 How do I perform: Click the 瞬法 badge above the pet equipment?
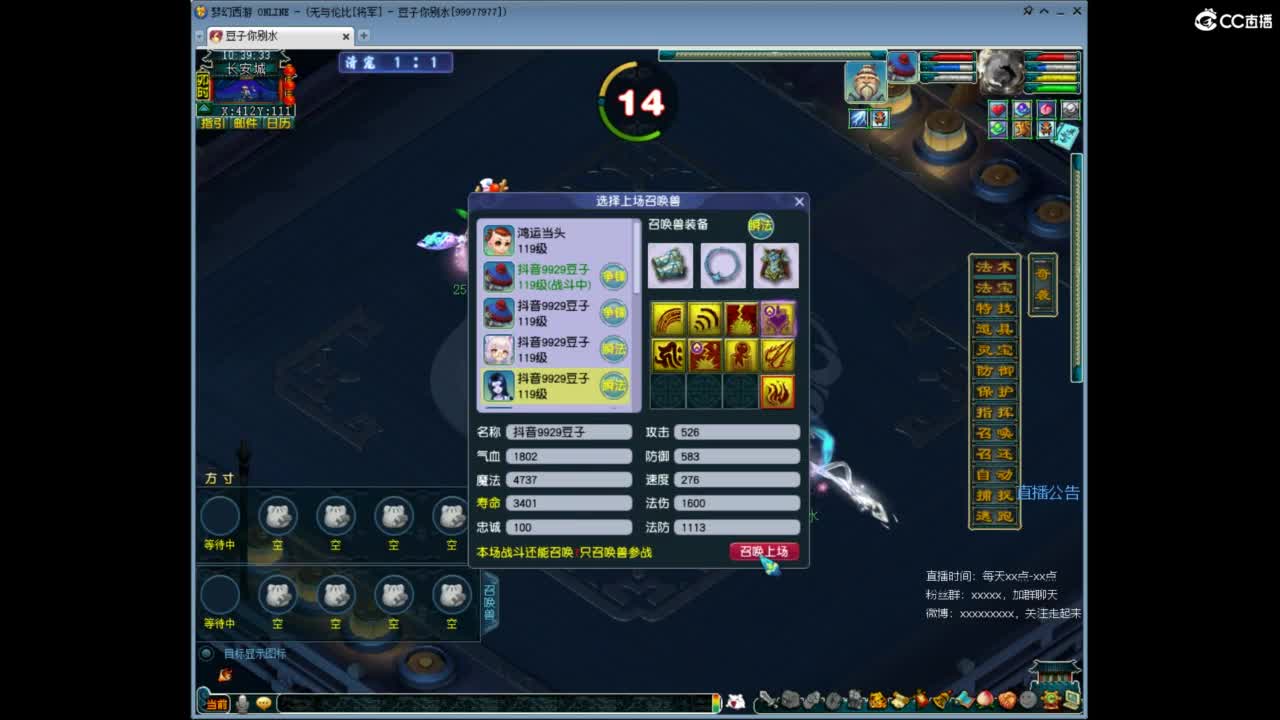762,227
